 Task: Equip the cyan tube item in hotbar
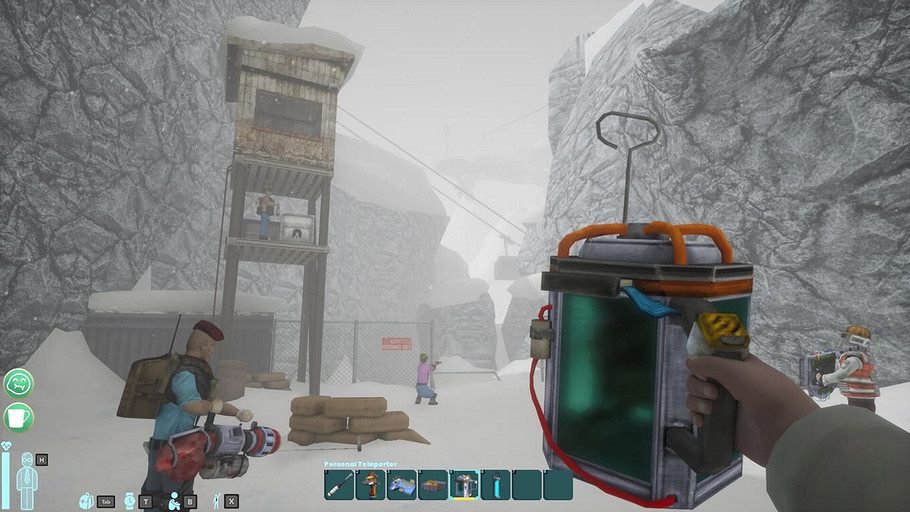coord(495,485)
